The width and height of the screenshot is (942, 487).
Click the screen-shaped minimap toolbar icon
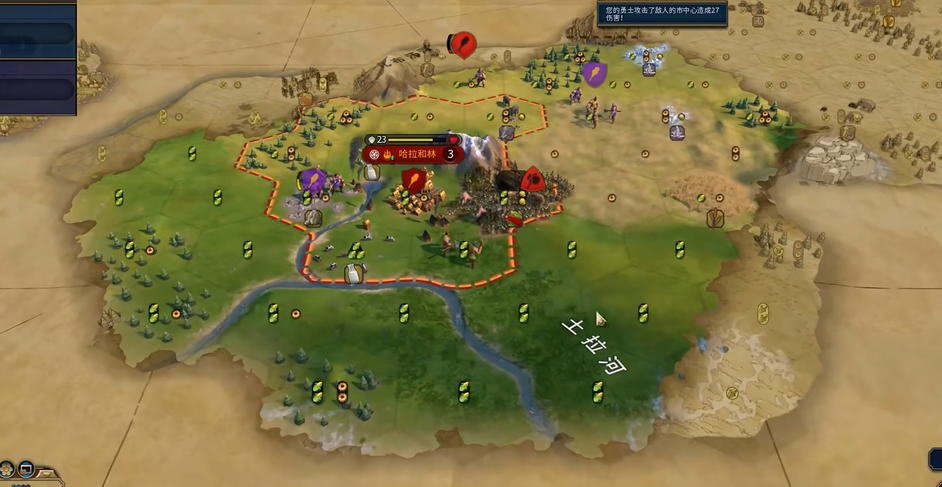coord(26,468)
